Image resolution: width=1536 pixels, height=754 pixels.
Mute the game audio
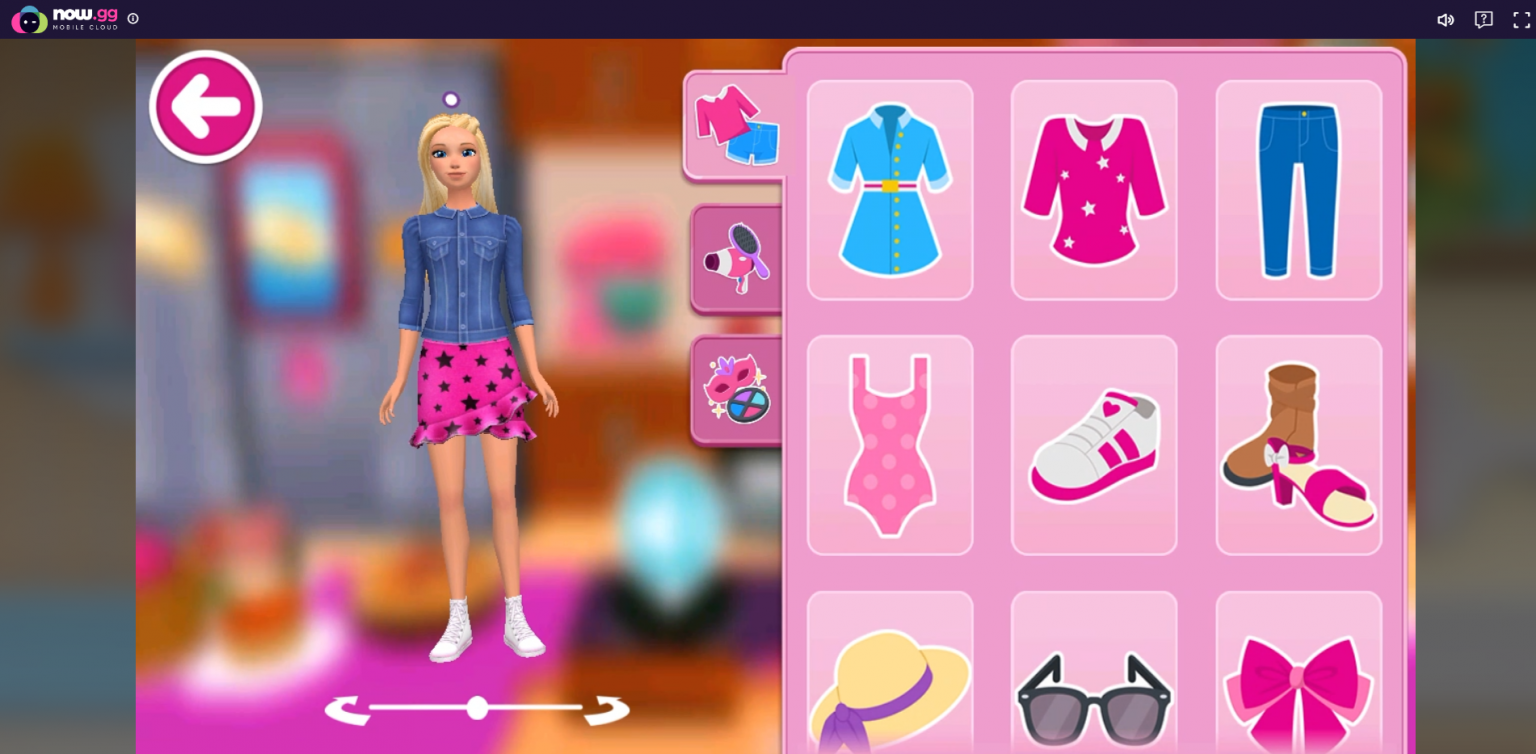tap(1445, 19)
